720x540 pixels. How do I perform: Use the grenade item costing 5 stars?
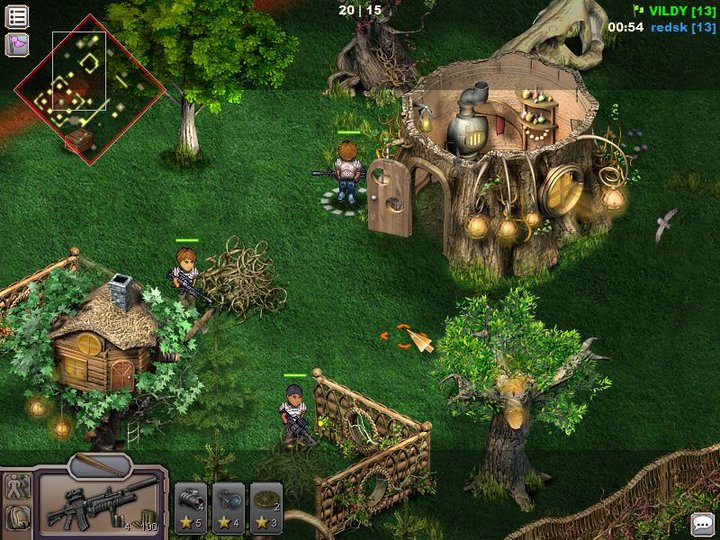point(190,505)
